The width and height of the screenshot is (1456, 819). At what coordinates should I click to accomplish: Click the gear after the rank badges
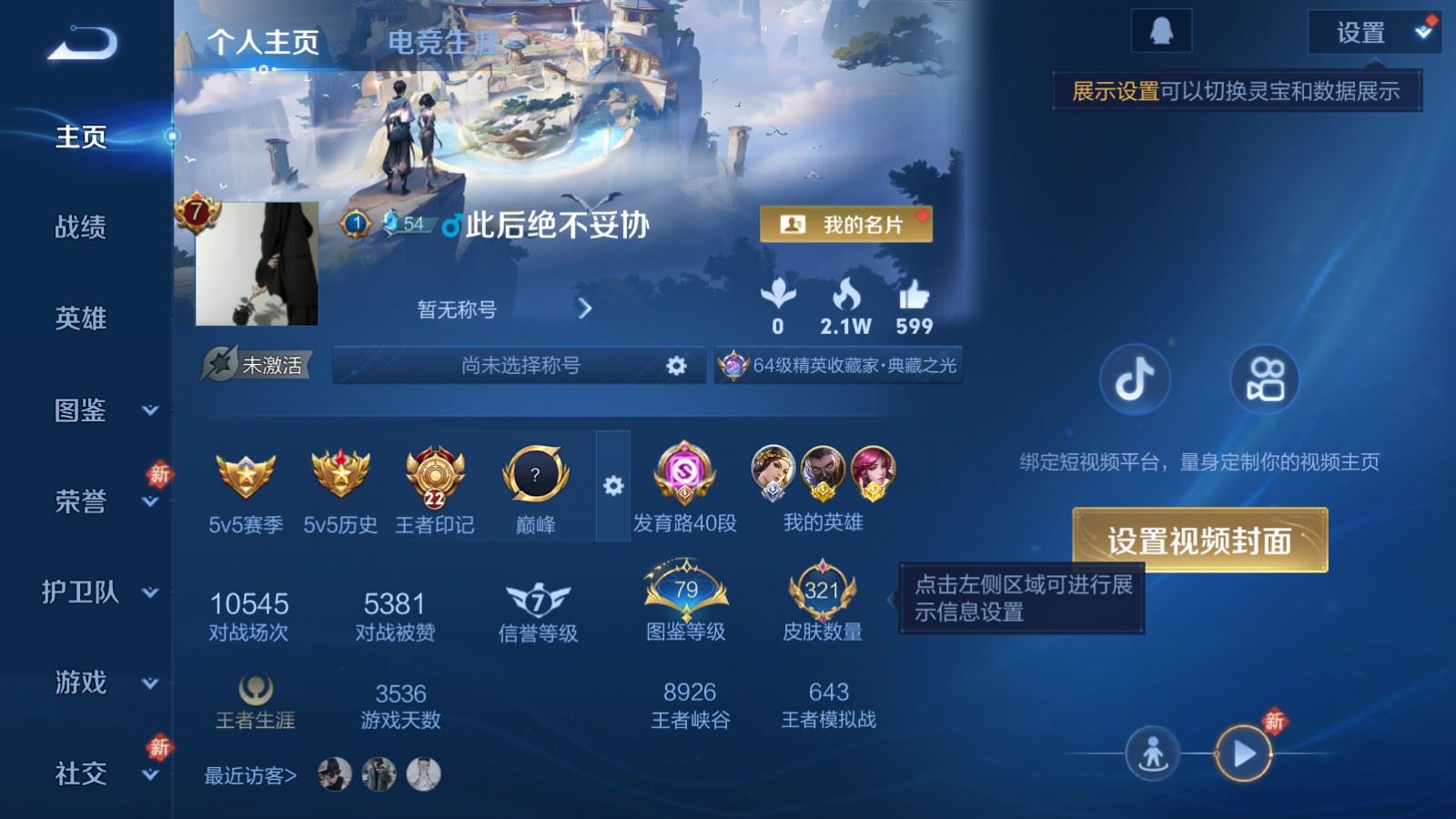pyautogui.click(x=612, y=486)
